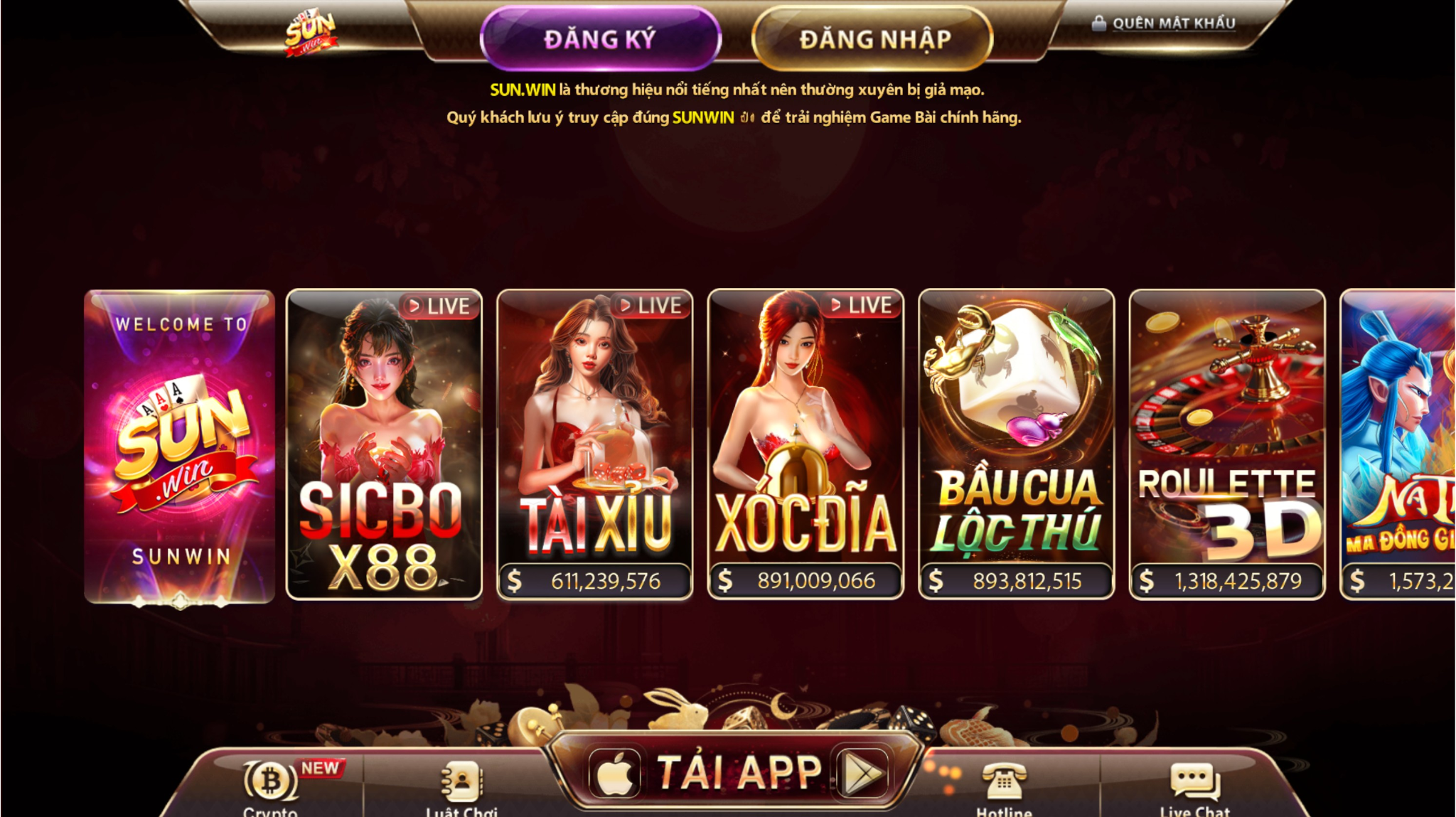This screenshot has width=1456, height=817.
Task: Open the Crypto bitcoin option
Action: point(271,786)
